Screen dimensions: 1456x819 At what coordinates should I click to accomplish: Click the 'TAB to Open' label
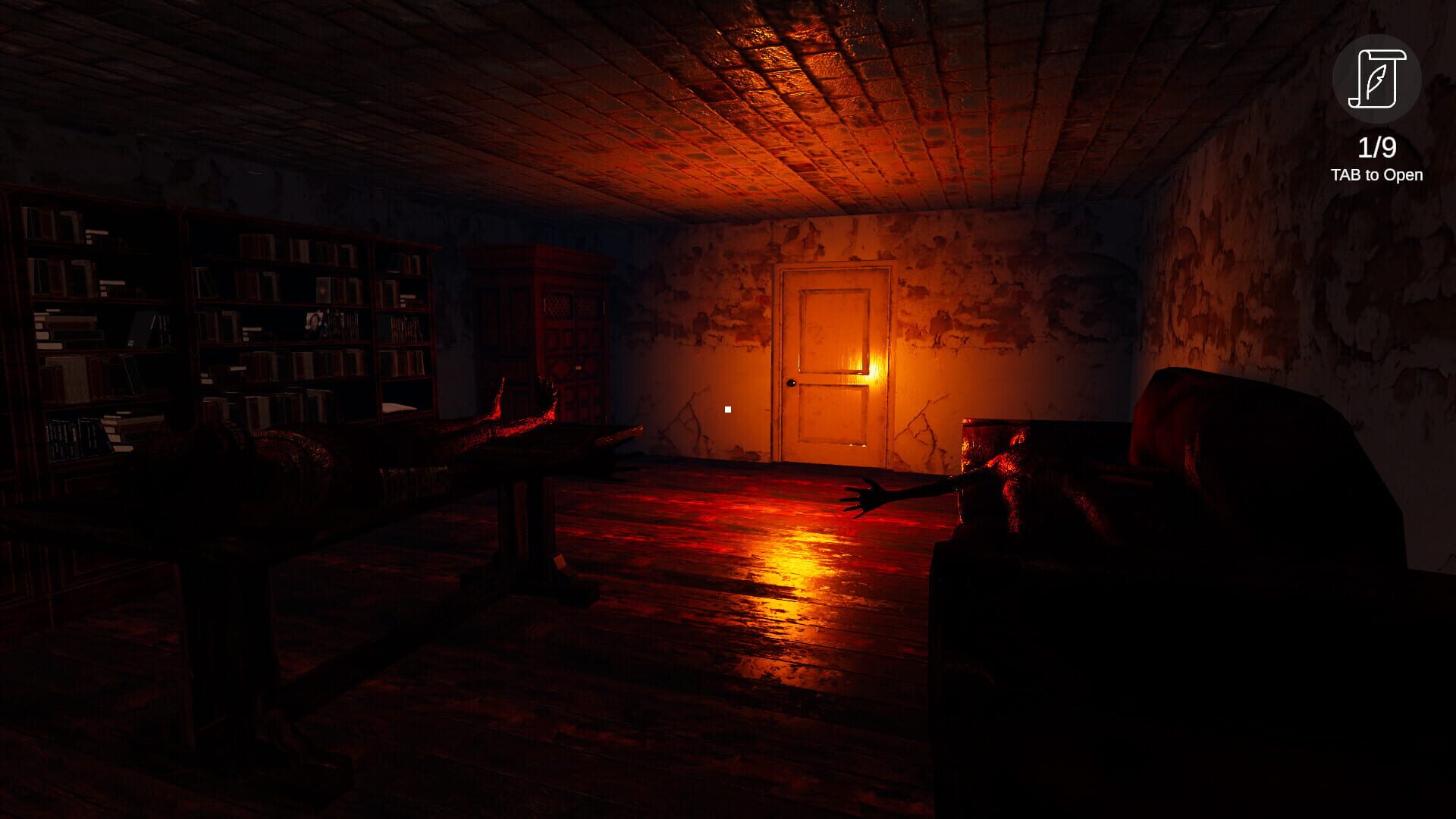pos(1377,176)
